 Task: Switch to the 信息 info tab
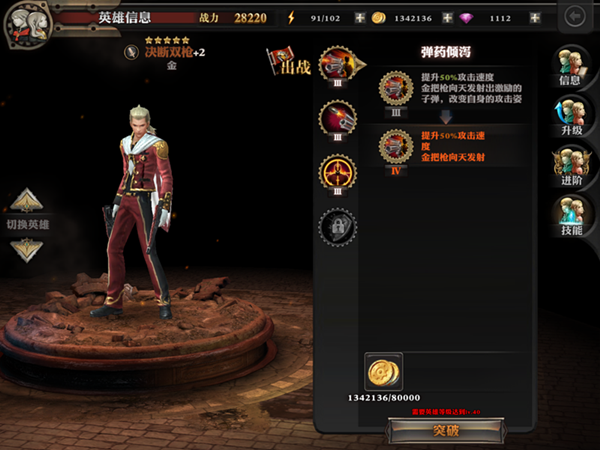click(x=572, y=67)
